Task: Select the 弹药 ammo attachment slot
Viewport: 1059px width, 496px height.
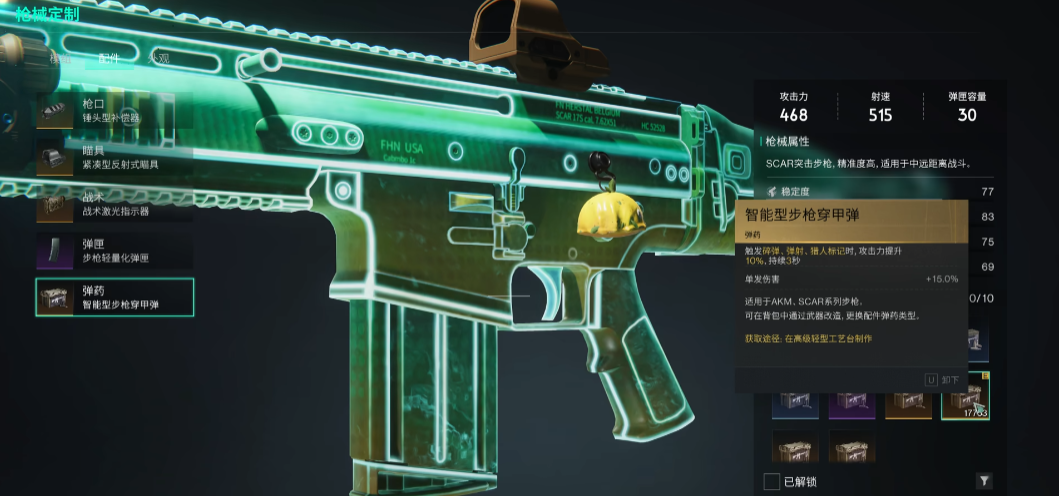Action: click(x=114, y=297)
